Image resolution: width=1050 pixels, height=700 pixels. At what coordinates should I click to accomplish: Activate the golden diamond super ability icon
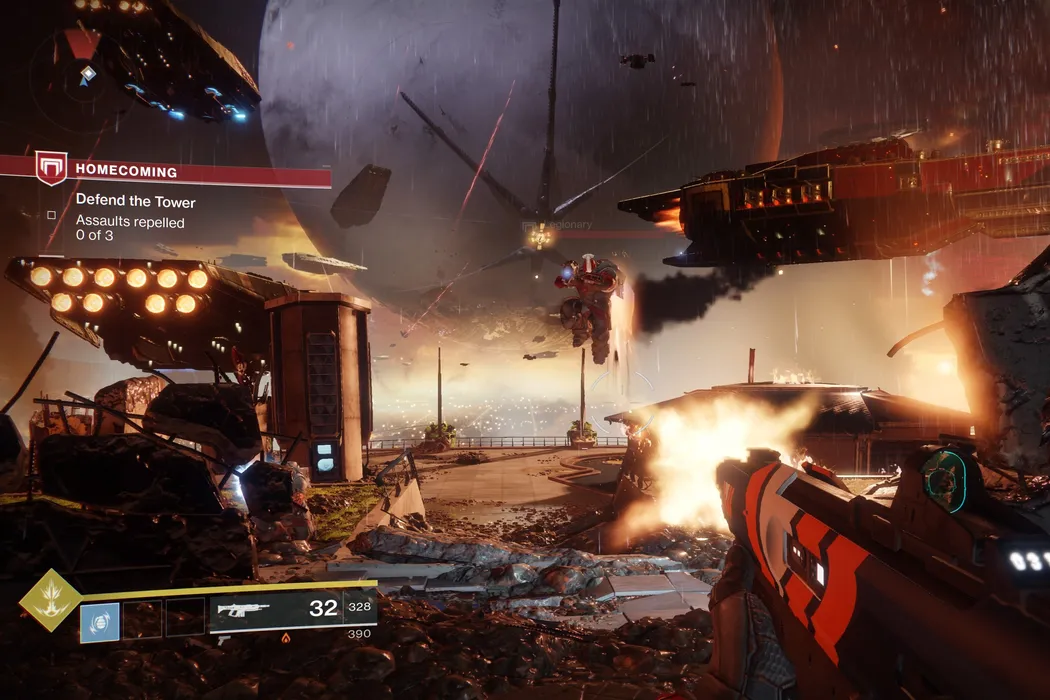pos(48,600)
